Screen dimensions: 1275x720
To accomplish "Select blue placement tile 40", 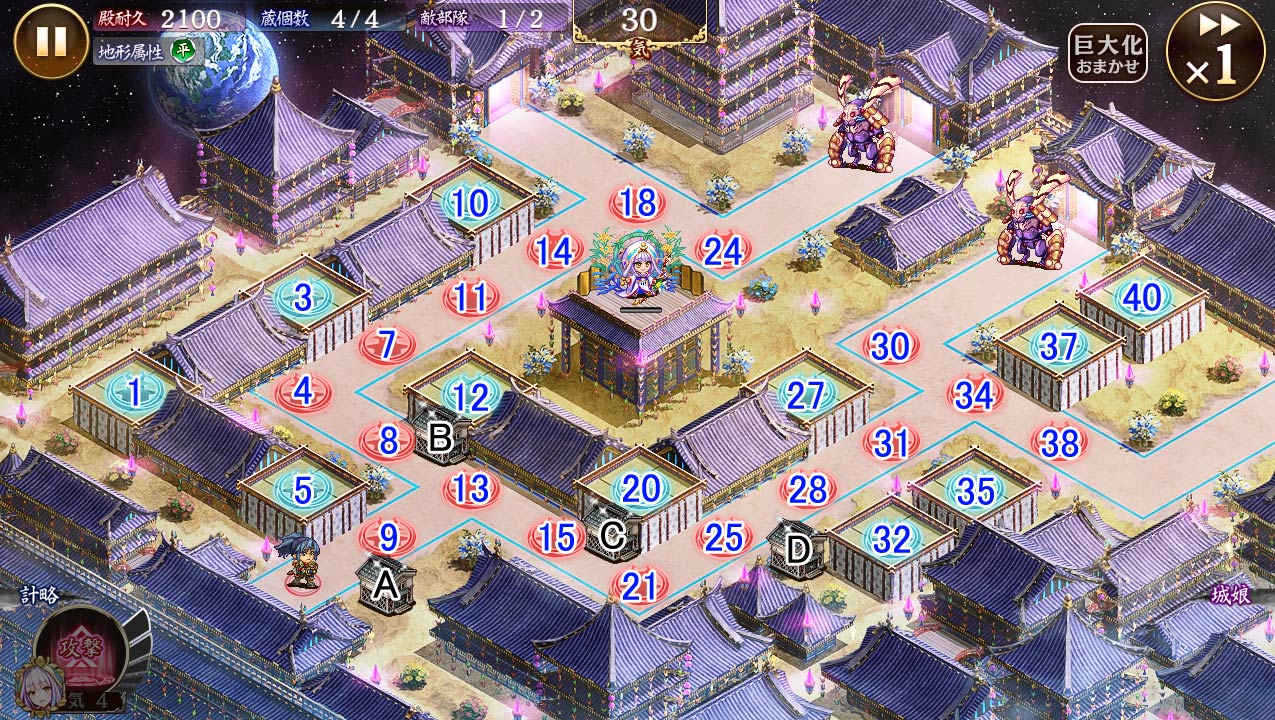I will pyautogui.click(x=1142, y=297).
